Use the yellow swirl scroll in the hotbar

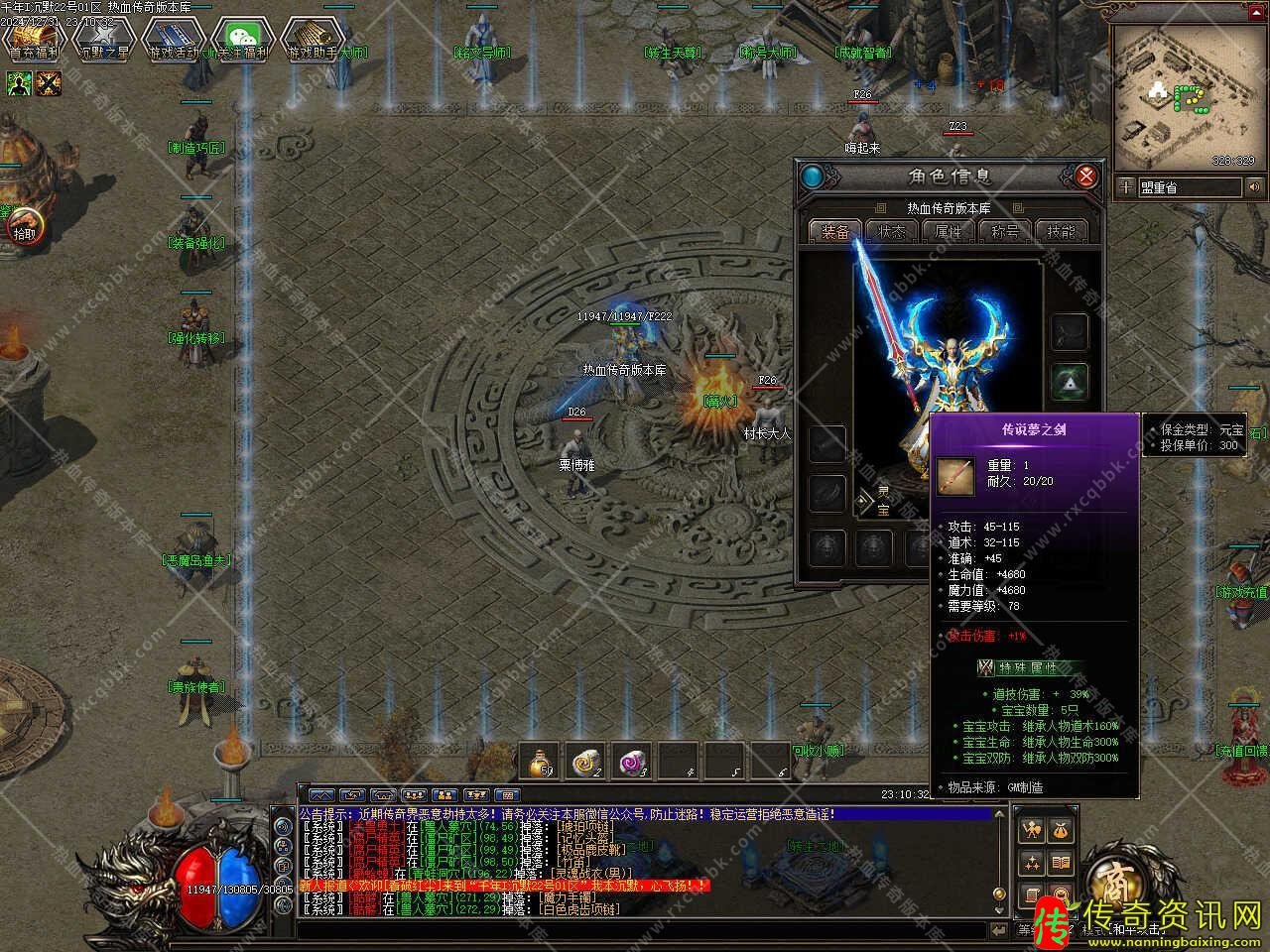click(x=586, y=761)
